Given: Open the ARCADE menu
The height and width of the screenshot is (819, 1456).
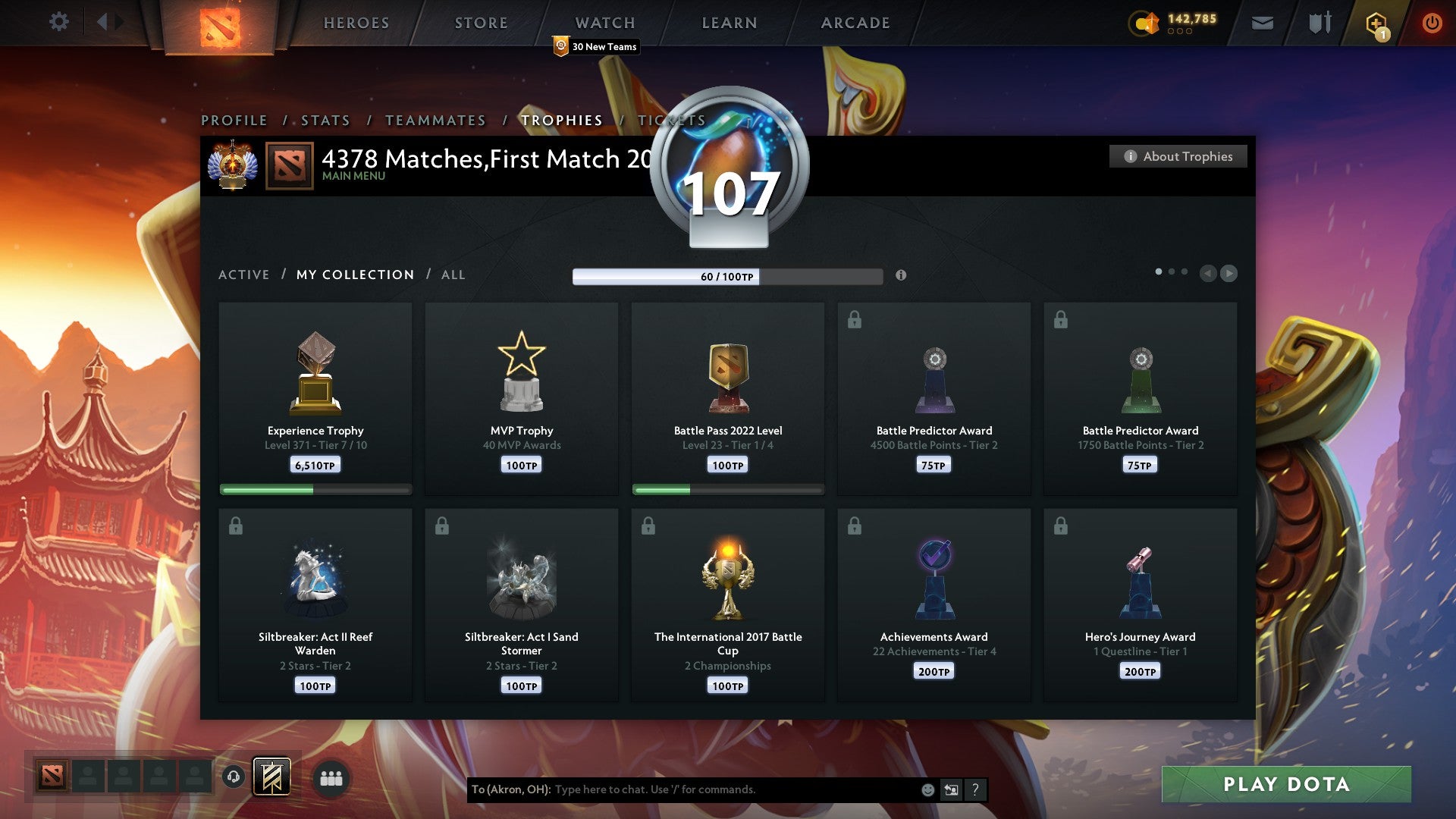Looking at the screenshot, I should (x=855, y=23).
